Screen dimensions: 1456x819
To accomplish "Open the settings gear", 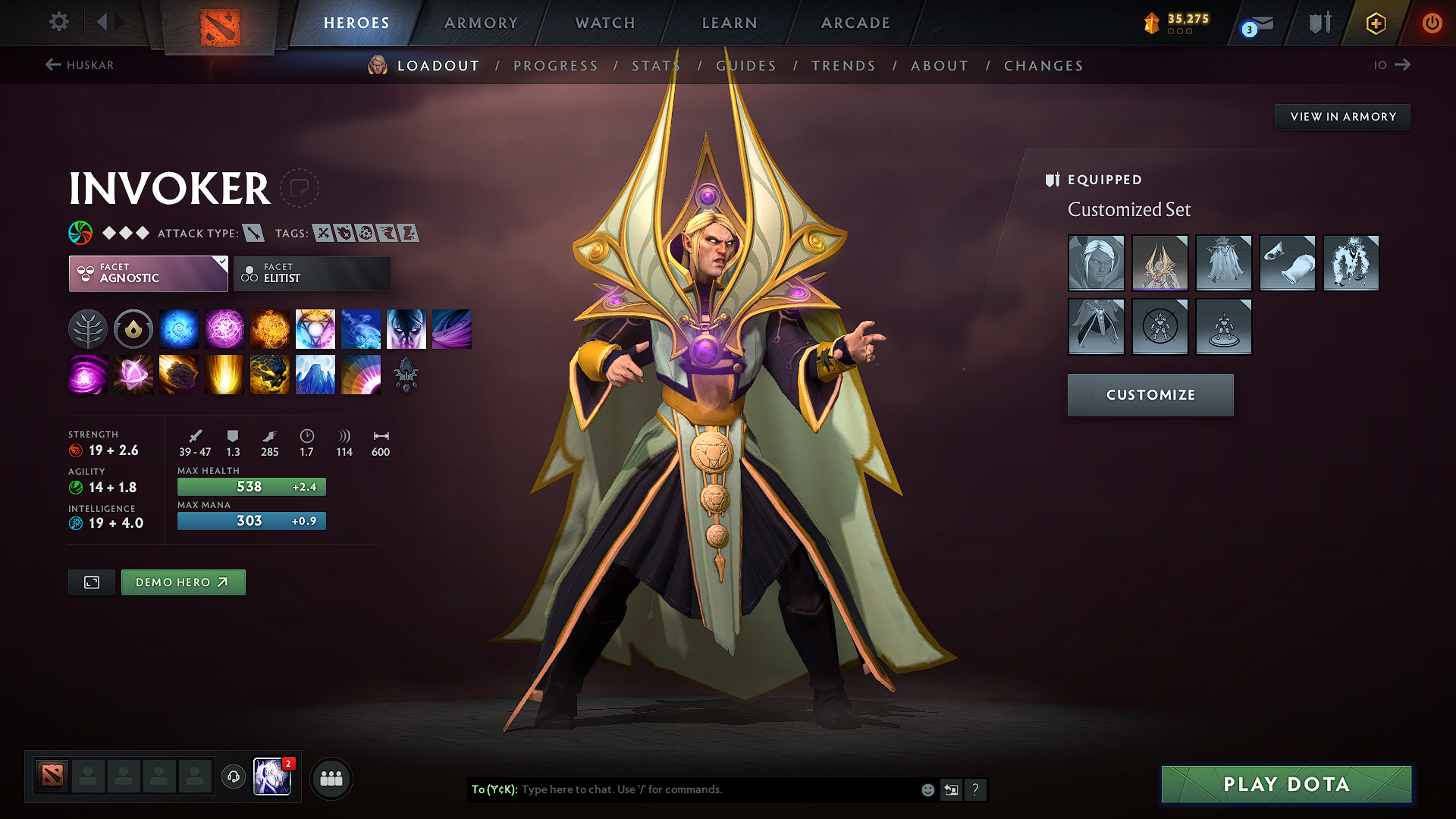I will pyautogui.click(x=59, y=22).
